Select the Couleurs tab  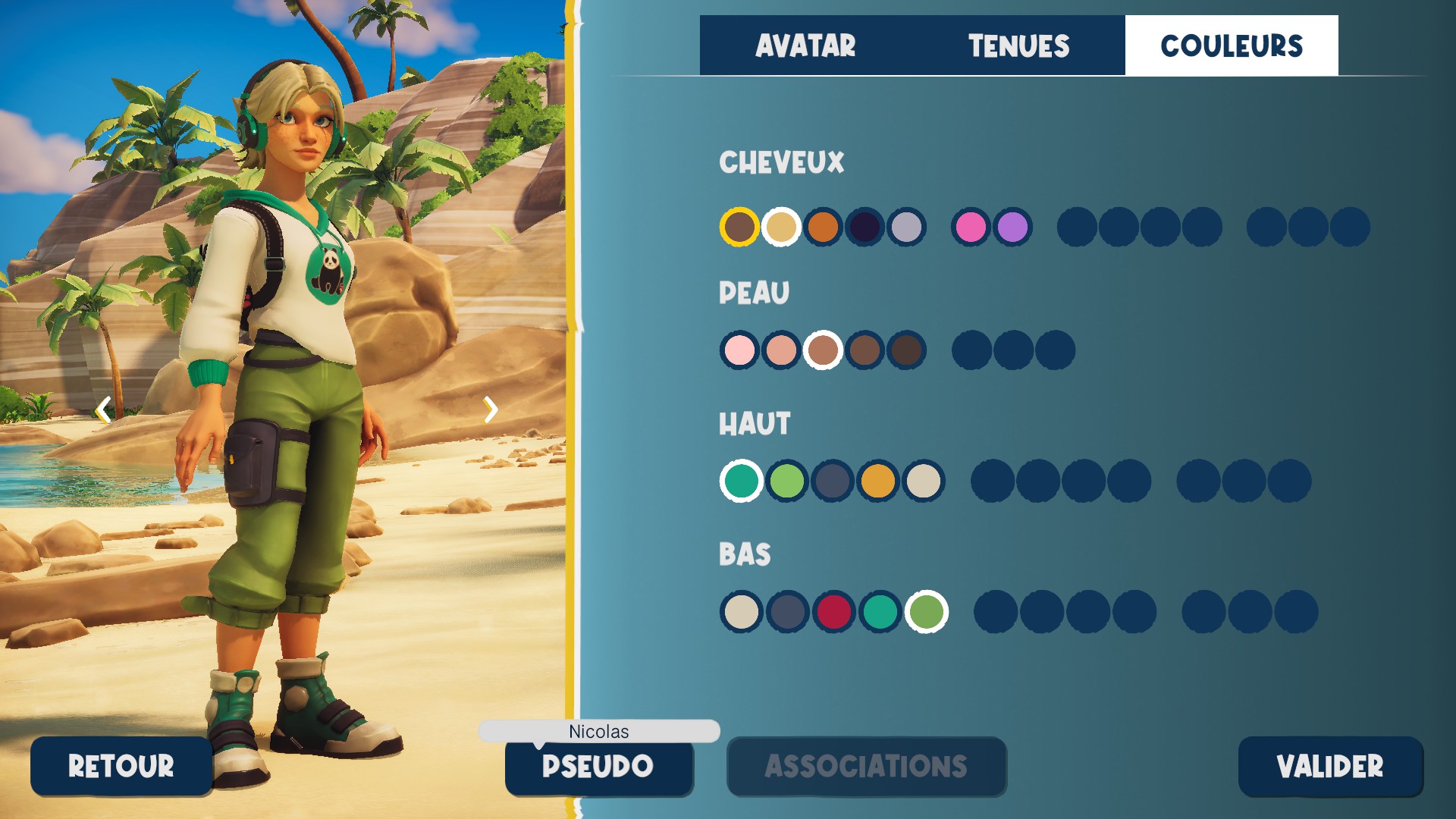click(x=1232, y=45)
